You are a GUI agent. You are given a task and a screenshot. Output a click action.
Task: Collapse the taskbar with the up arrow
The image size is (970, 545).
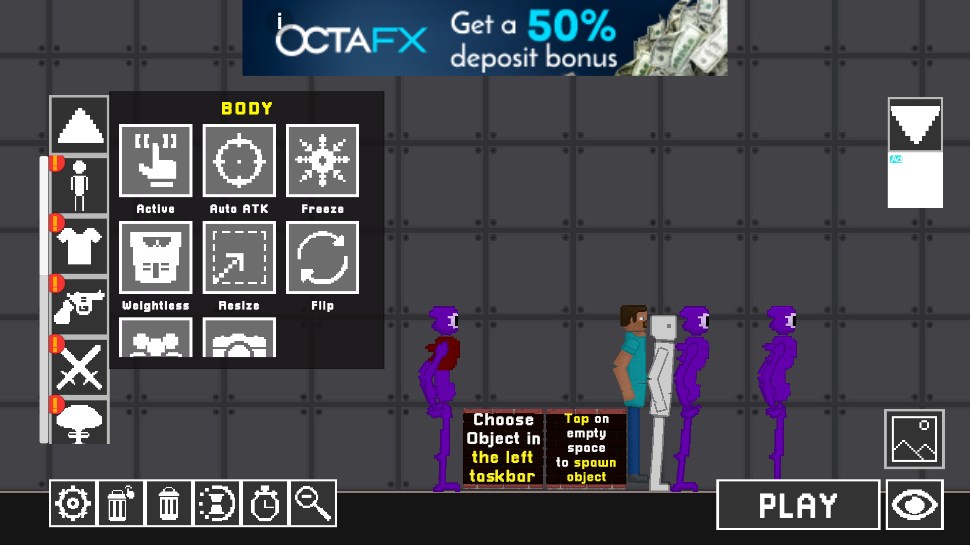(80, 126)
